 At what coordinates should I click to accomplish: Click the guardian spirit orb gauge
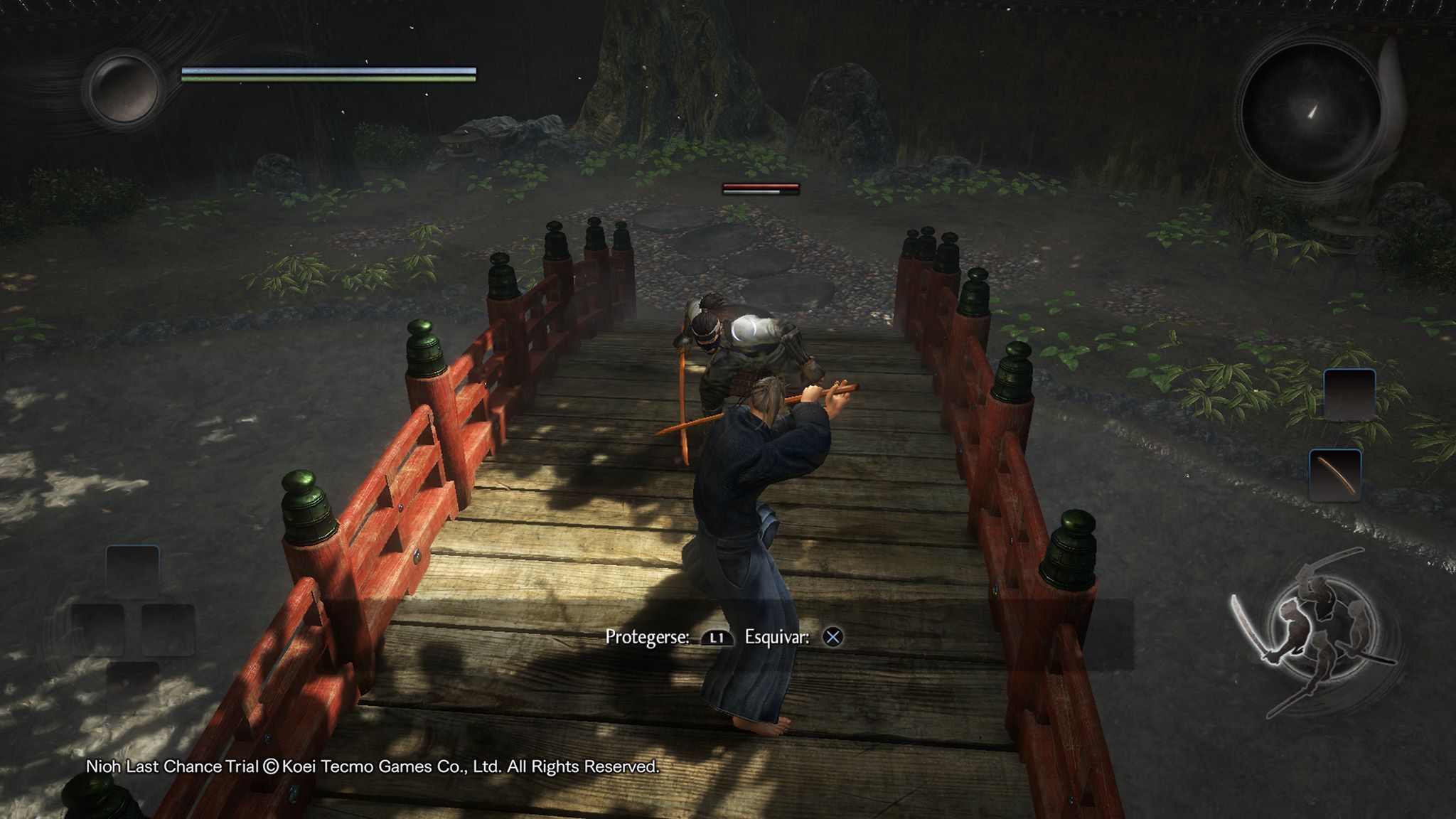pos(123,88)
